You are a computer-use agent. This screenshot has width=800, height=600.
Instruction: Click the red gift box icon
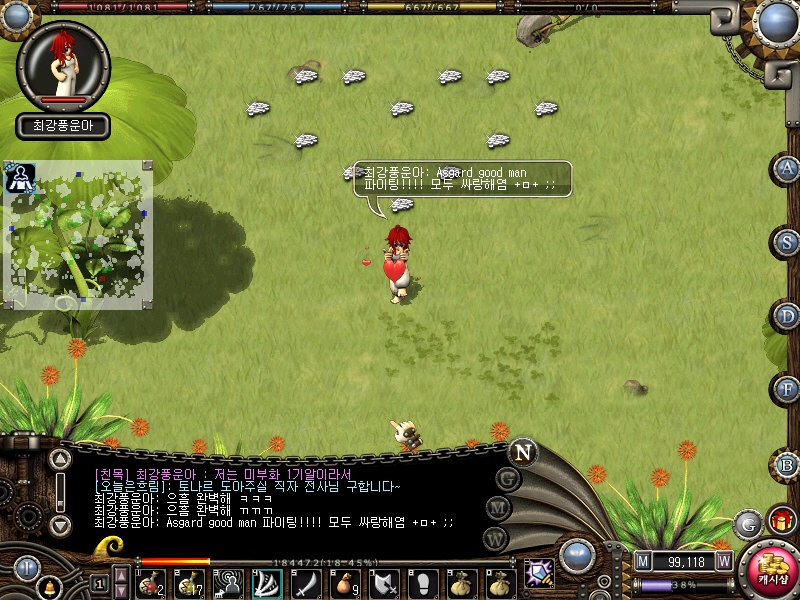[780, 521]
